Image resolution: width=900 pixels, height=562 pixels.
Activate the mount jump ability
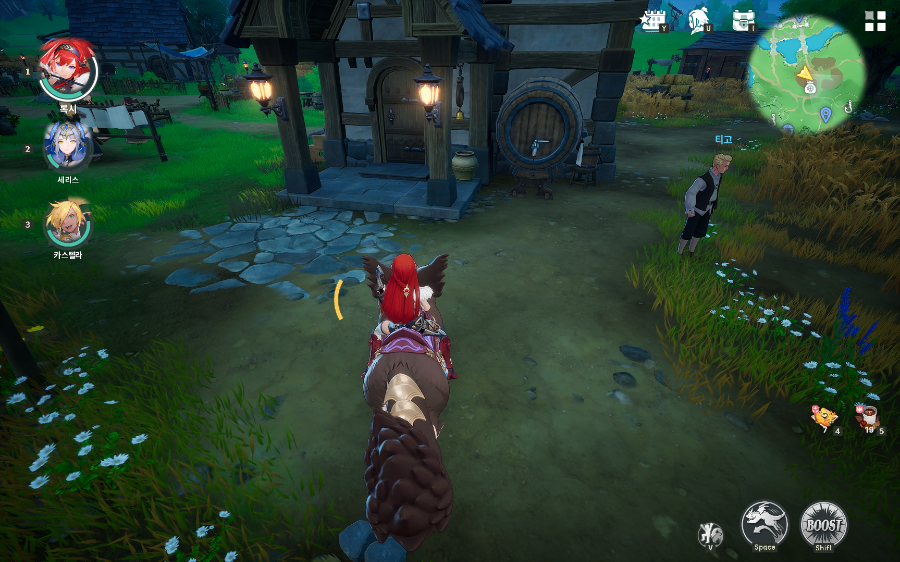(x=764, y=524)
